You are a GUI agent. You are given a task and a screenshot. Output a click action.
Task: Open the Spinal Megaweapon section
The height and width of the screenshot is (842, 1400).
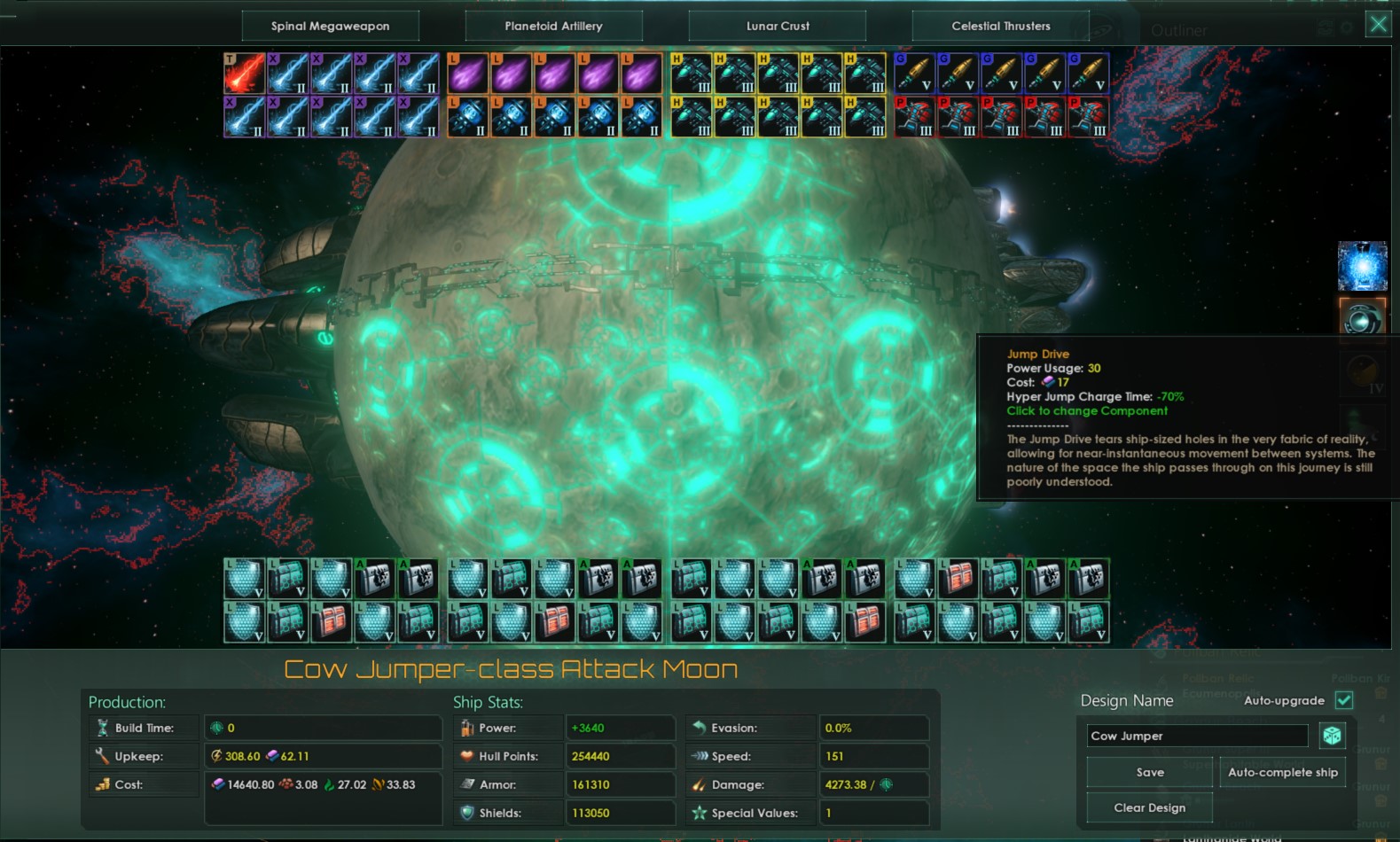tap(330, 26)
